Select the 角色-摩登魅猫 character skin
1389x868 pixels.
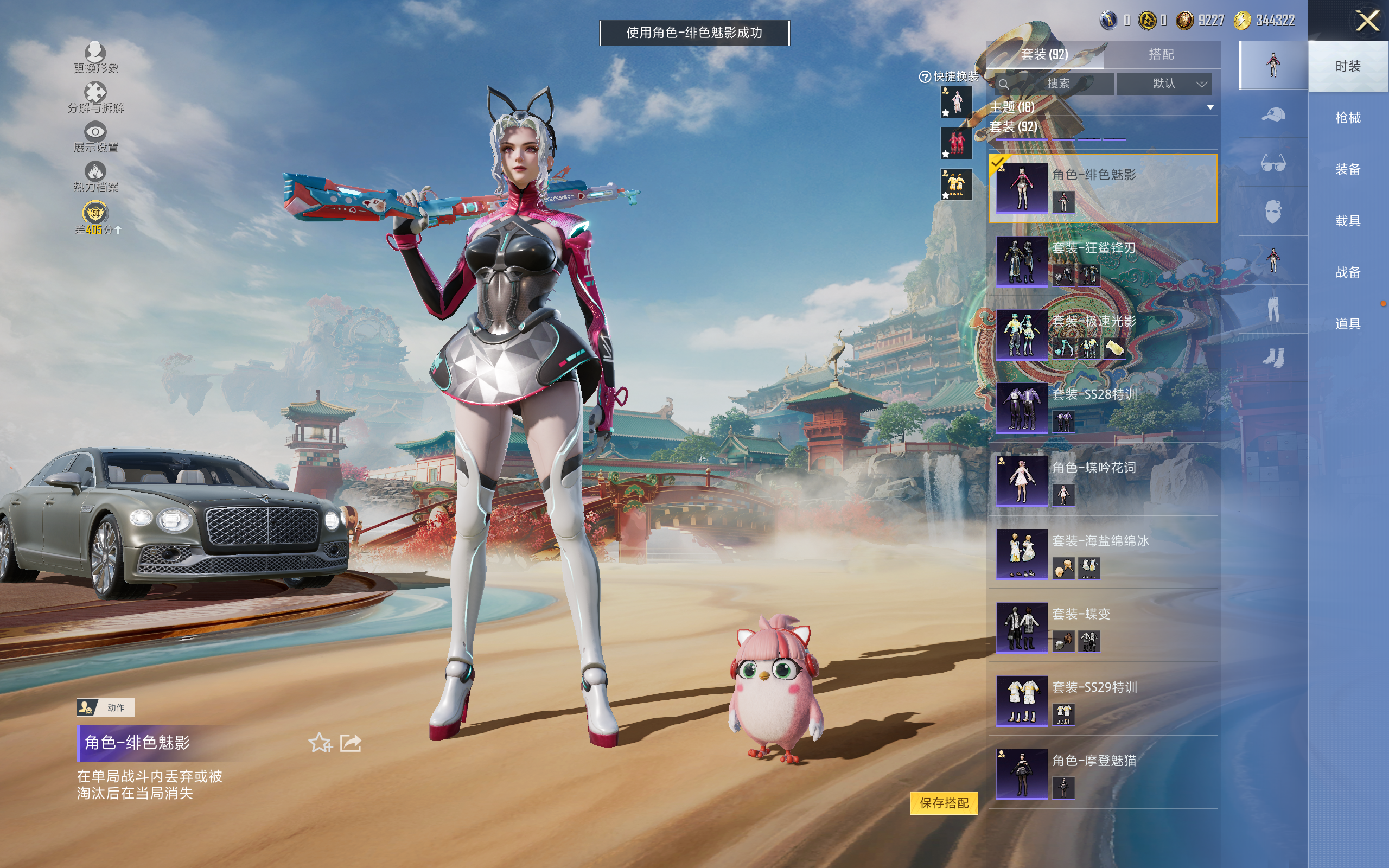[x=1102, y=773]
